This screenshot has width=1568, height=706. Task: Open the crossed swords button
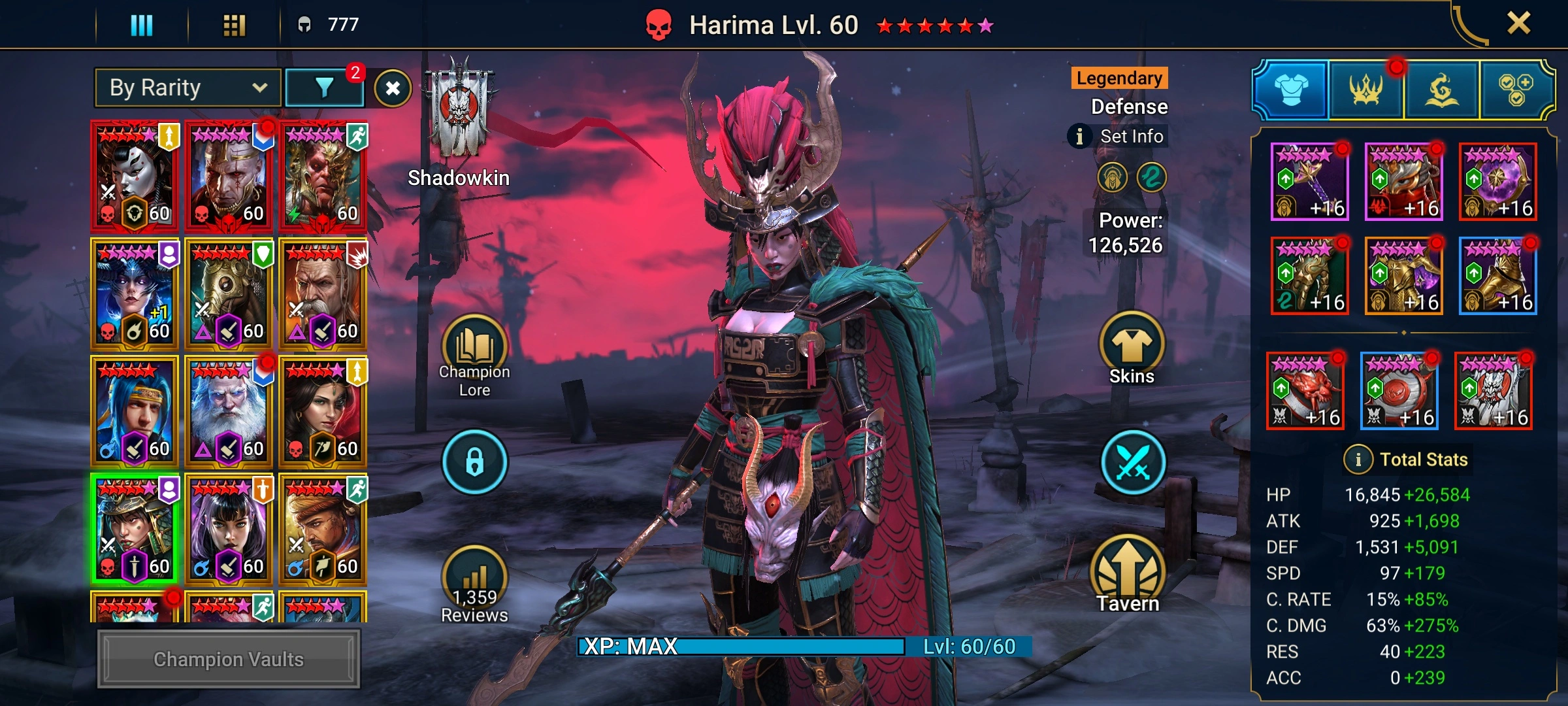(x=1133, y=462)
